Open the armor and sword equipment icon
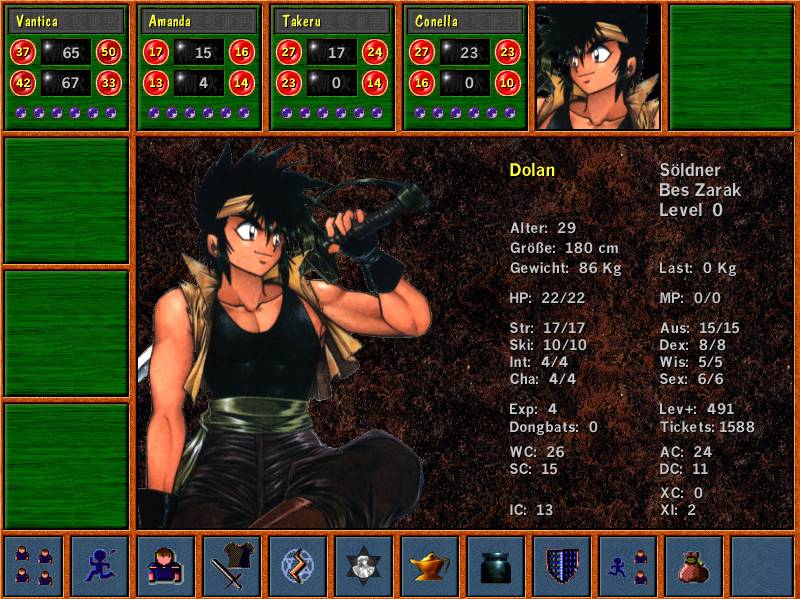800x599 pixels. [x=231, y=566]
